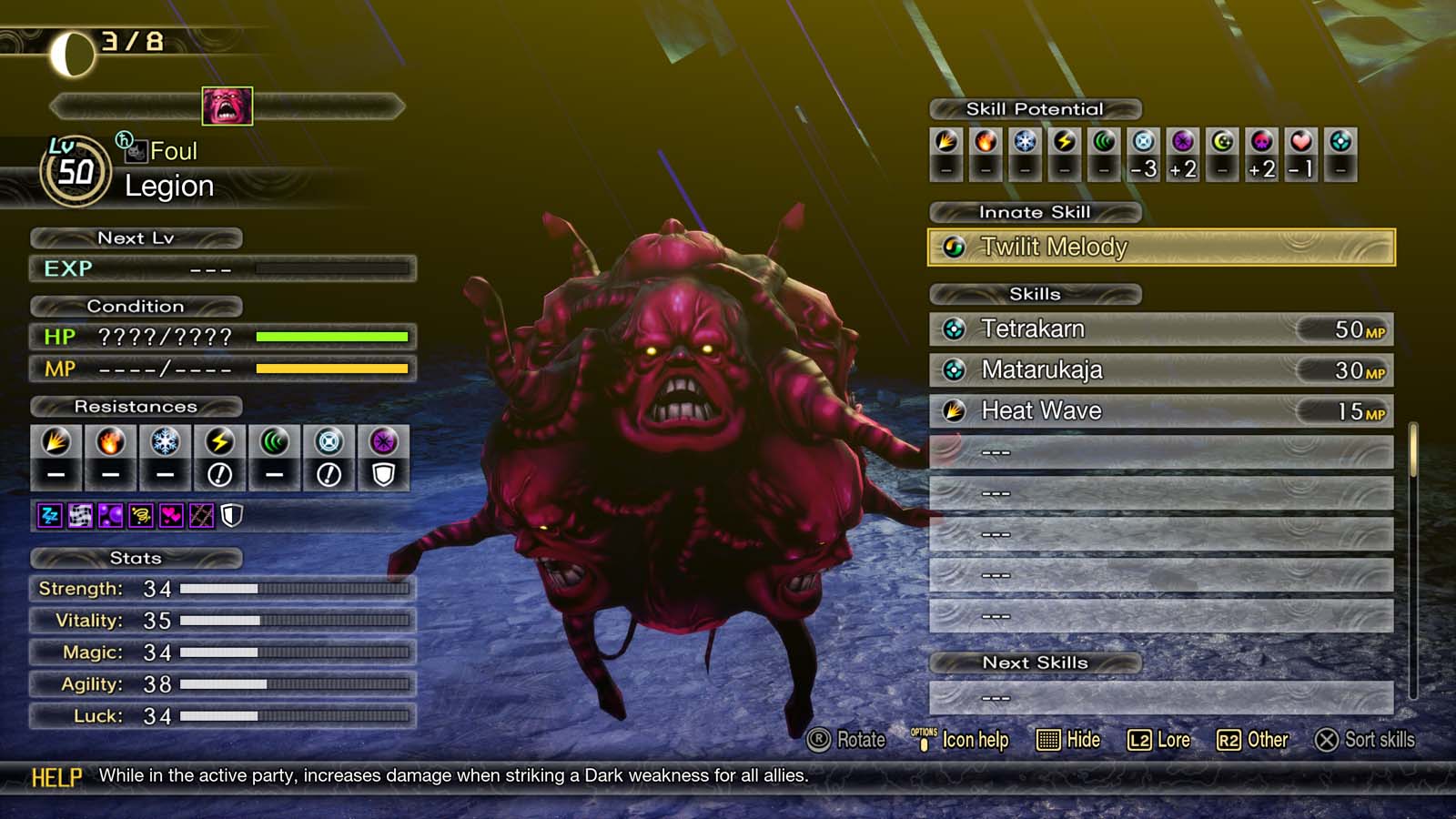Click the Legion demon portrait icon

click(x=226, y=108)
